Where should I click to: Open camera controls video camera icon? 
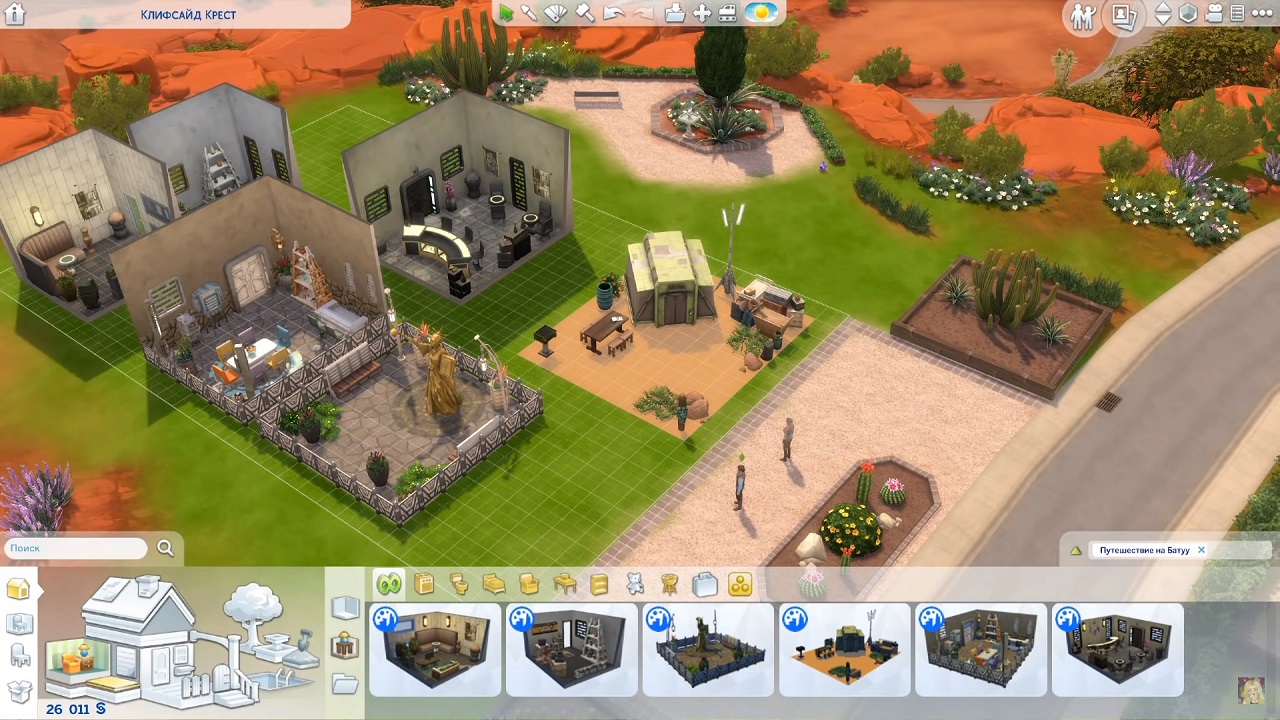(1215, 14)
